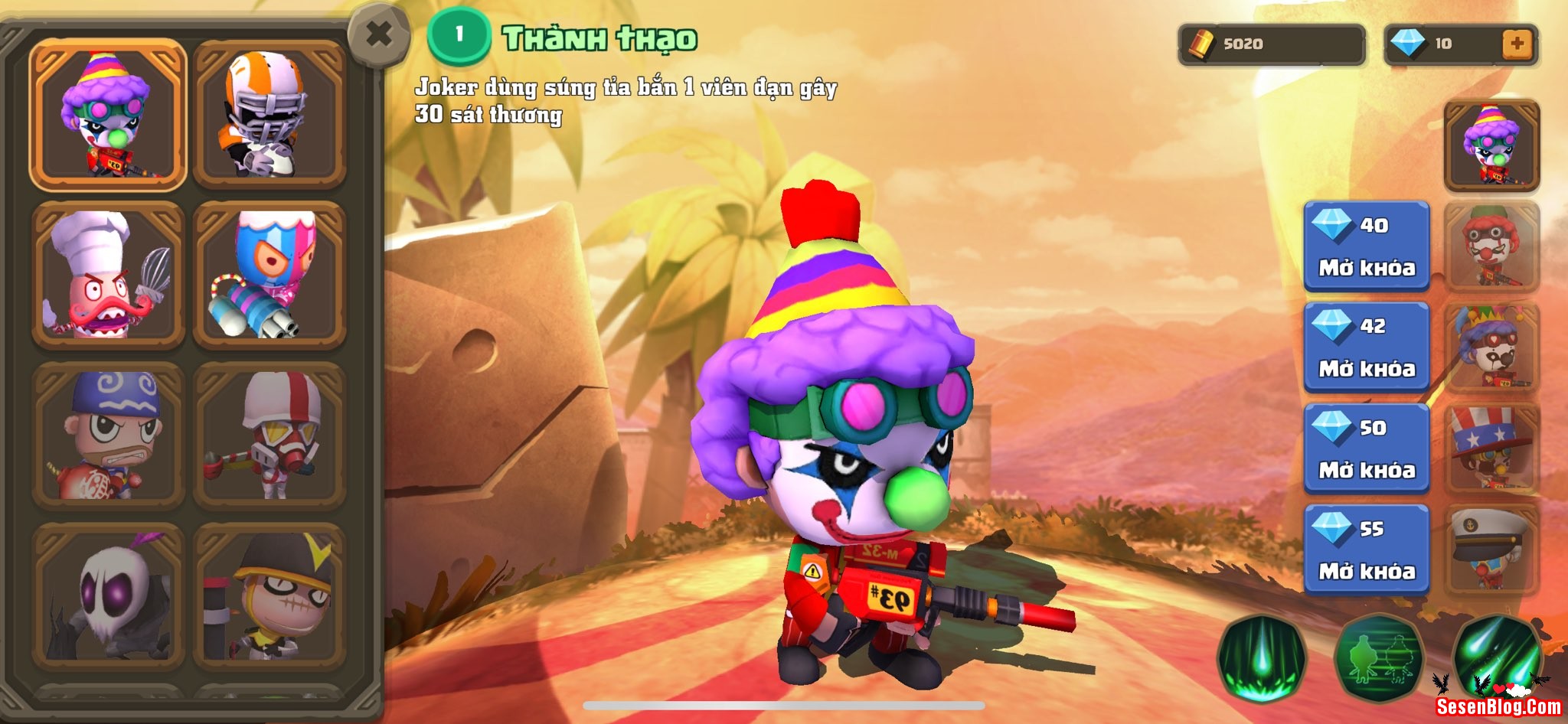The width and height of the screenshot is (1568, 724).
Task: Select the red-white helmet soldier character
Action: click(x=269, y=436)
